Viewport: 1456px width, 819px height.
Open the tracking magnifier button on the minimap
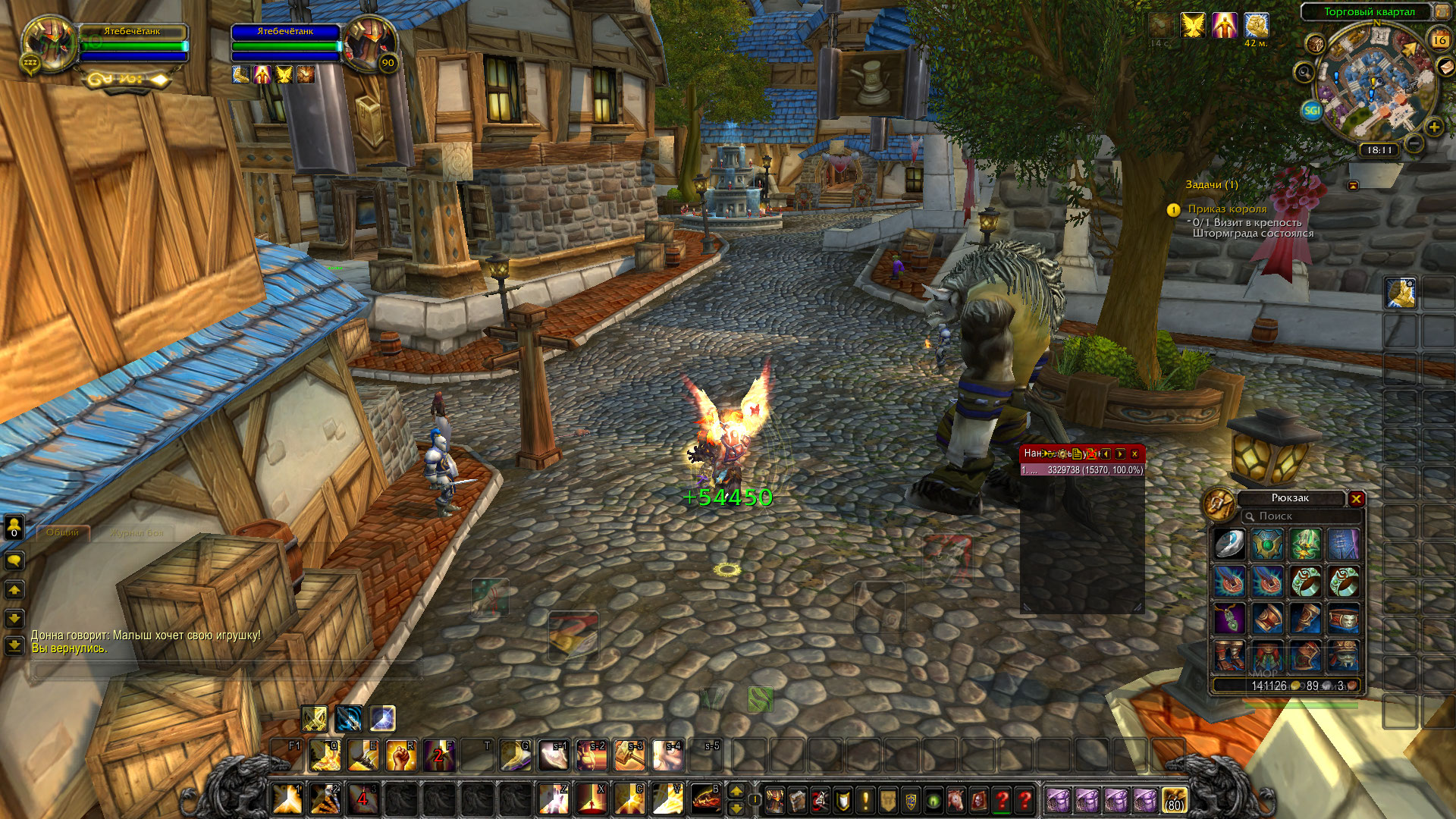click(1304, 73)
